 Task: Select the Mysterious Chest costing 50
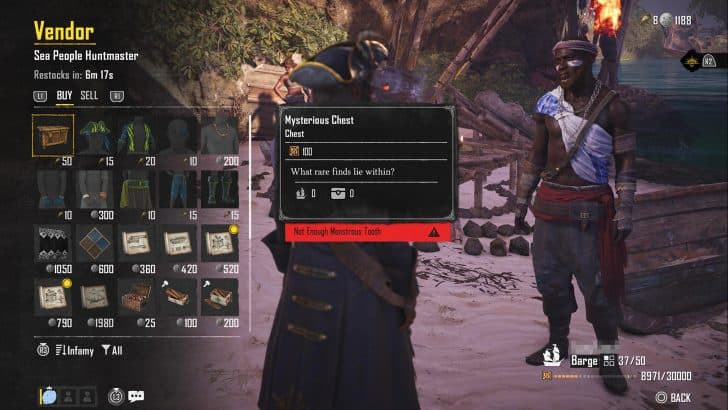point(52,134)
